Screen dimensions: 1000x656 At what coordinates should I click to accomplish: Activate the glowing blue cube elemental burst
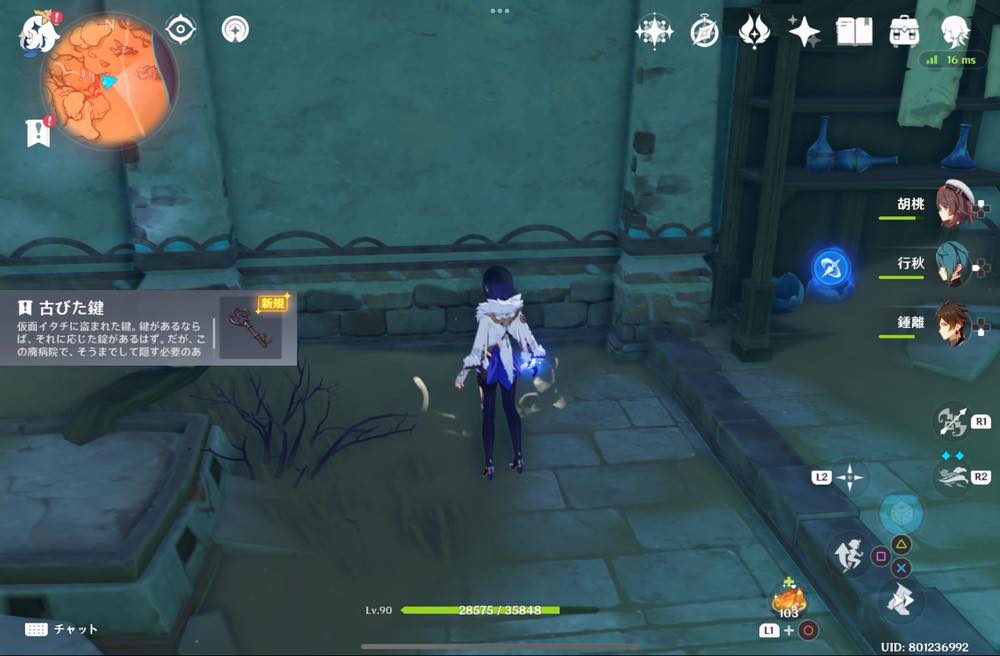pyautogui.click(x=900, y=513)
